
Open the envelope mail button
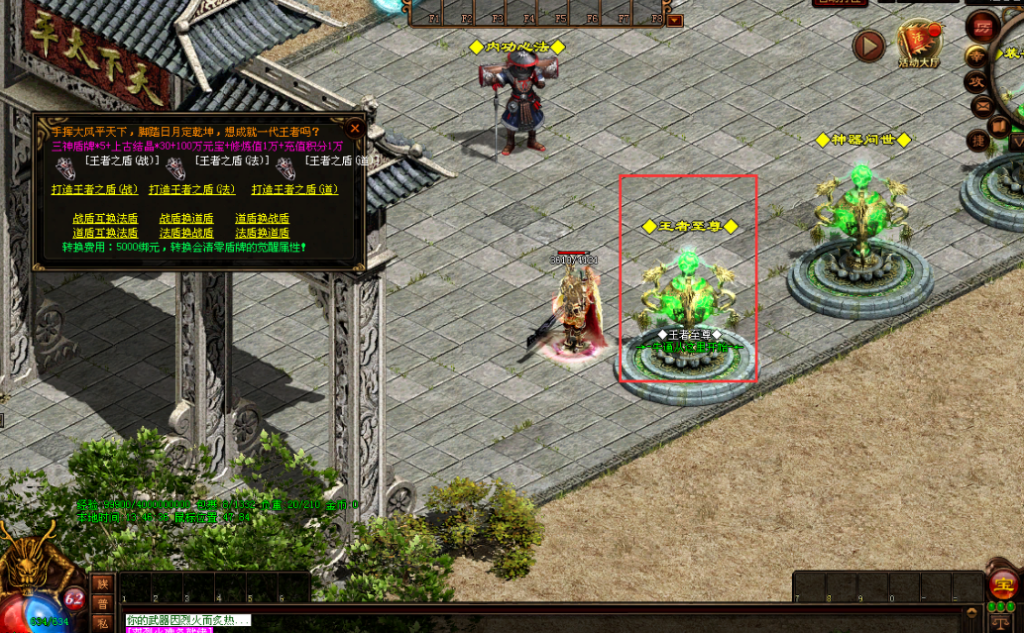(x=982, y=105)
